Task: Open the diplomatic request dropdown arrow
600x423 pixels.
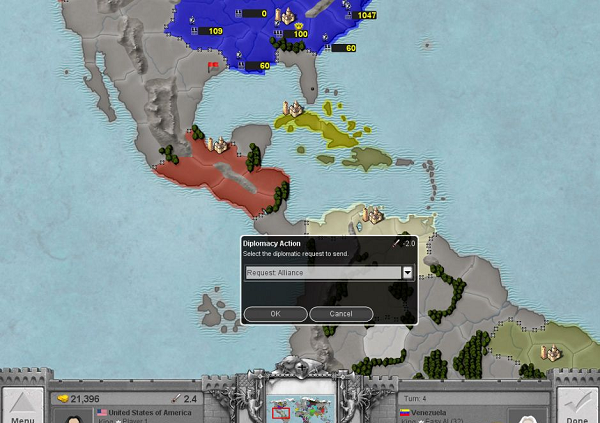Action: (408, 272)
